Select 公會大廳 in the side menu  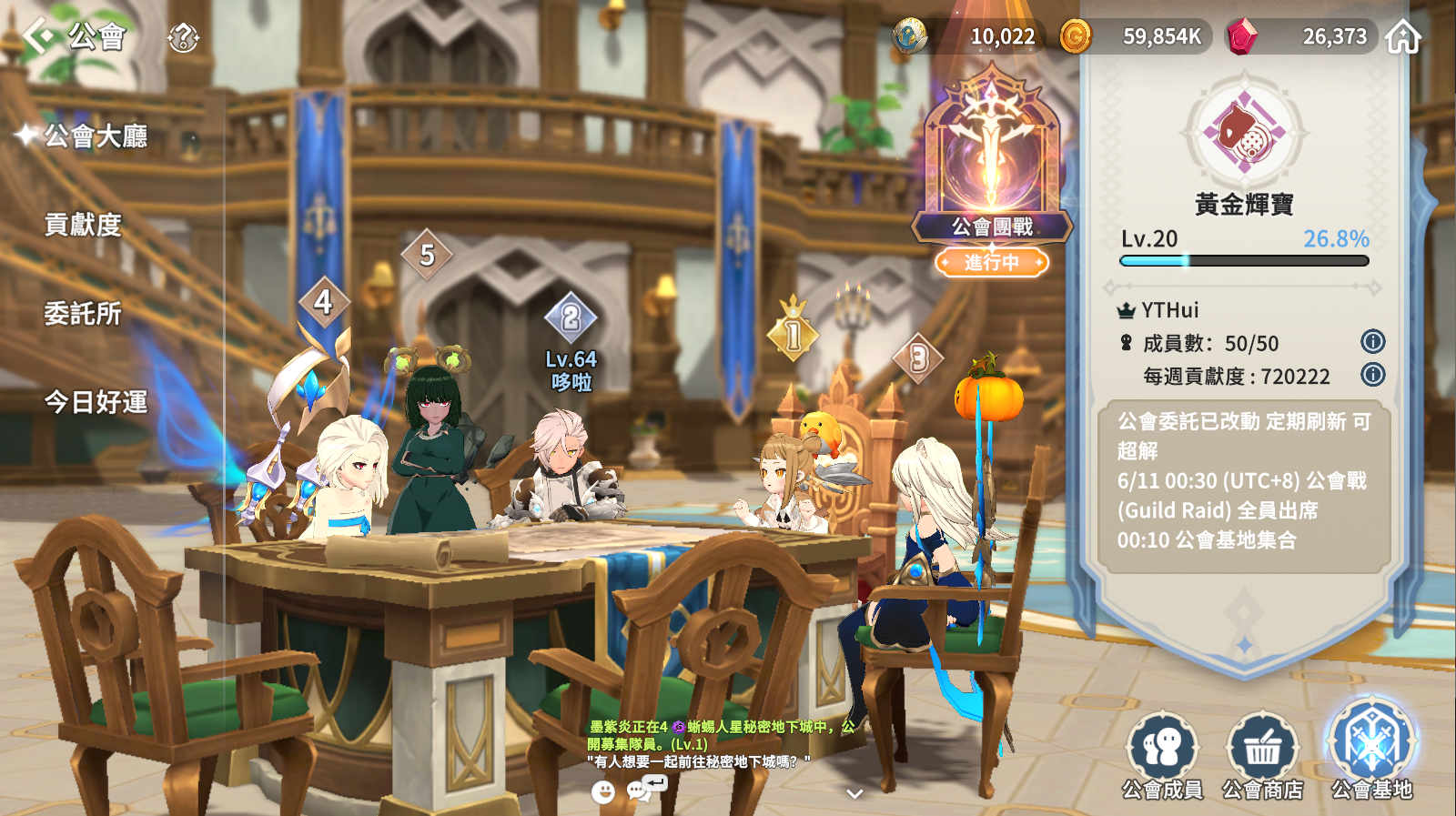pyautogui.click(x=96, y=136)
